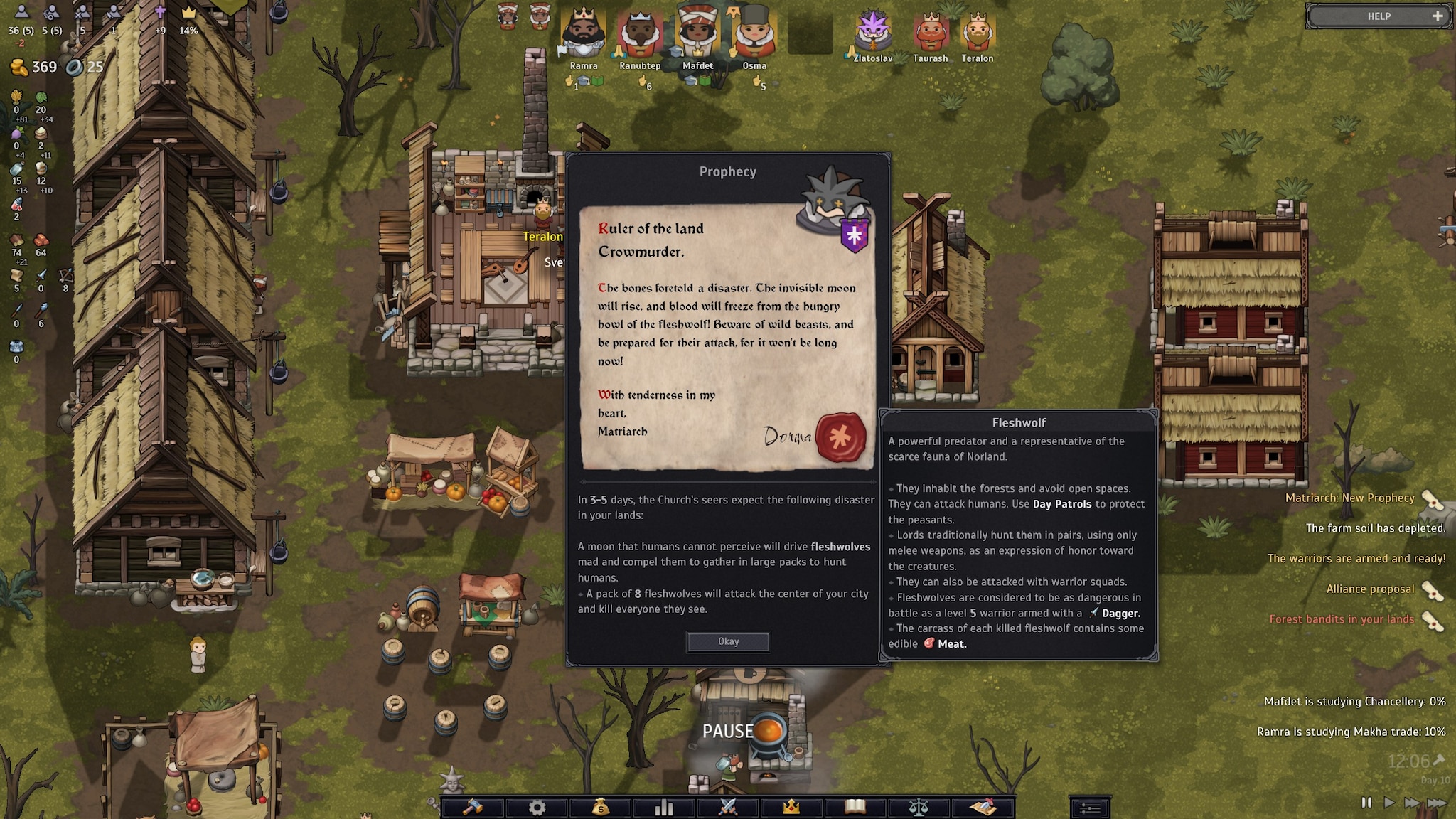Open the sliders options button
This screenshot has height=819, width=1456.
tap(1090, 808)
